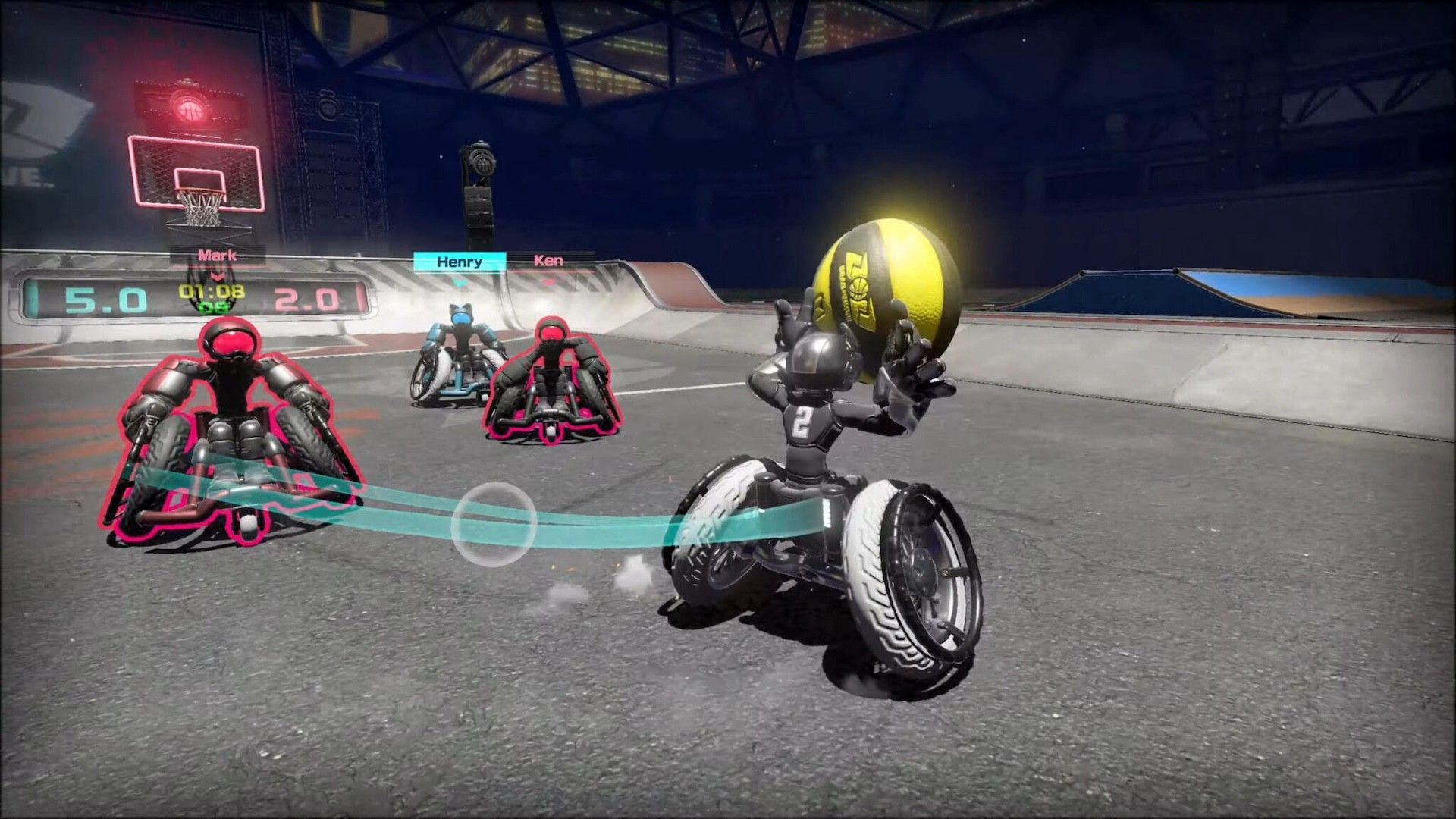Screen dimensions: 1456x819
Task: Click the pink score reading 2.0
Action: 303,297
